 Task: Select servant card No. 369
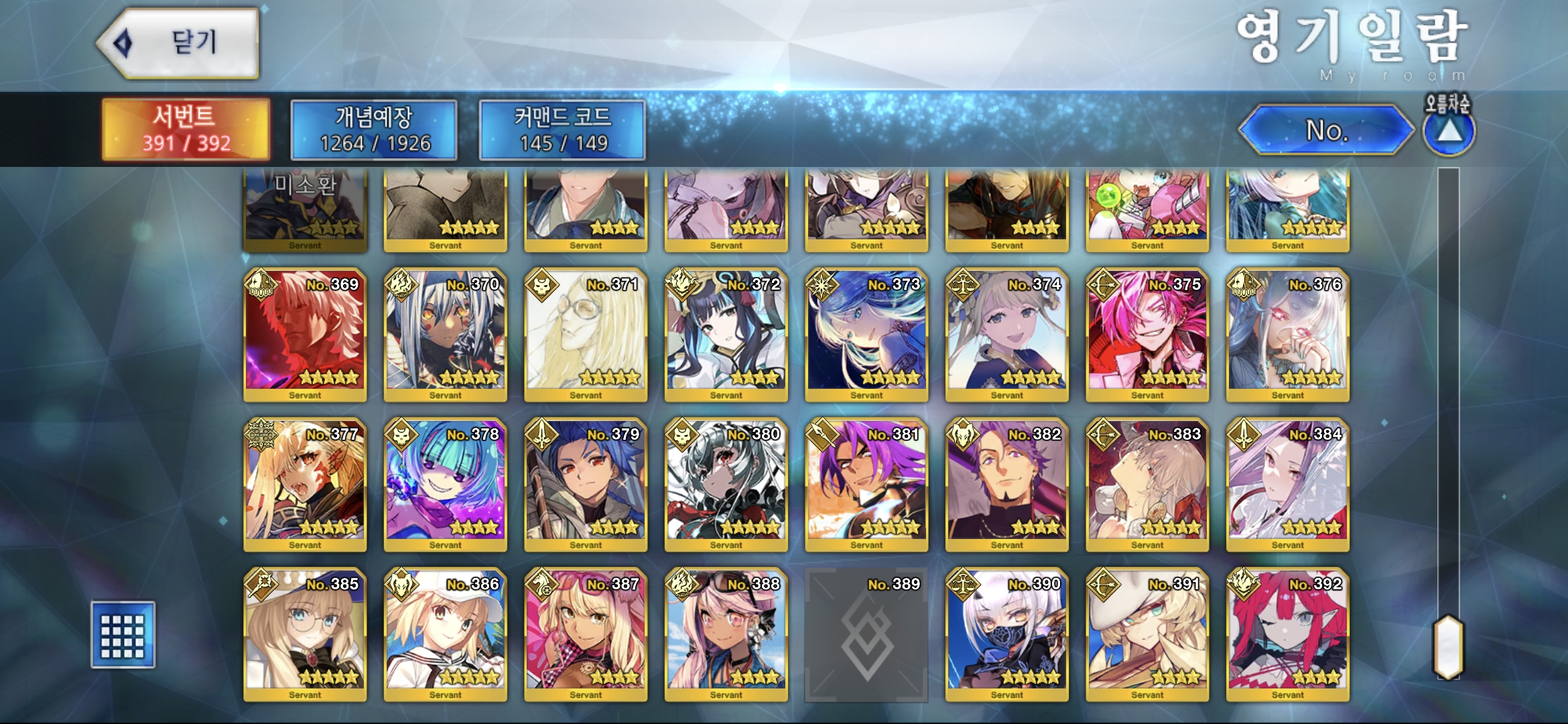305,335
